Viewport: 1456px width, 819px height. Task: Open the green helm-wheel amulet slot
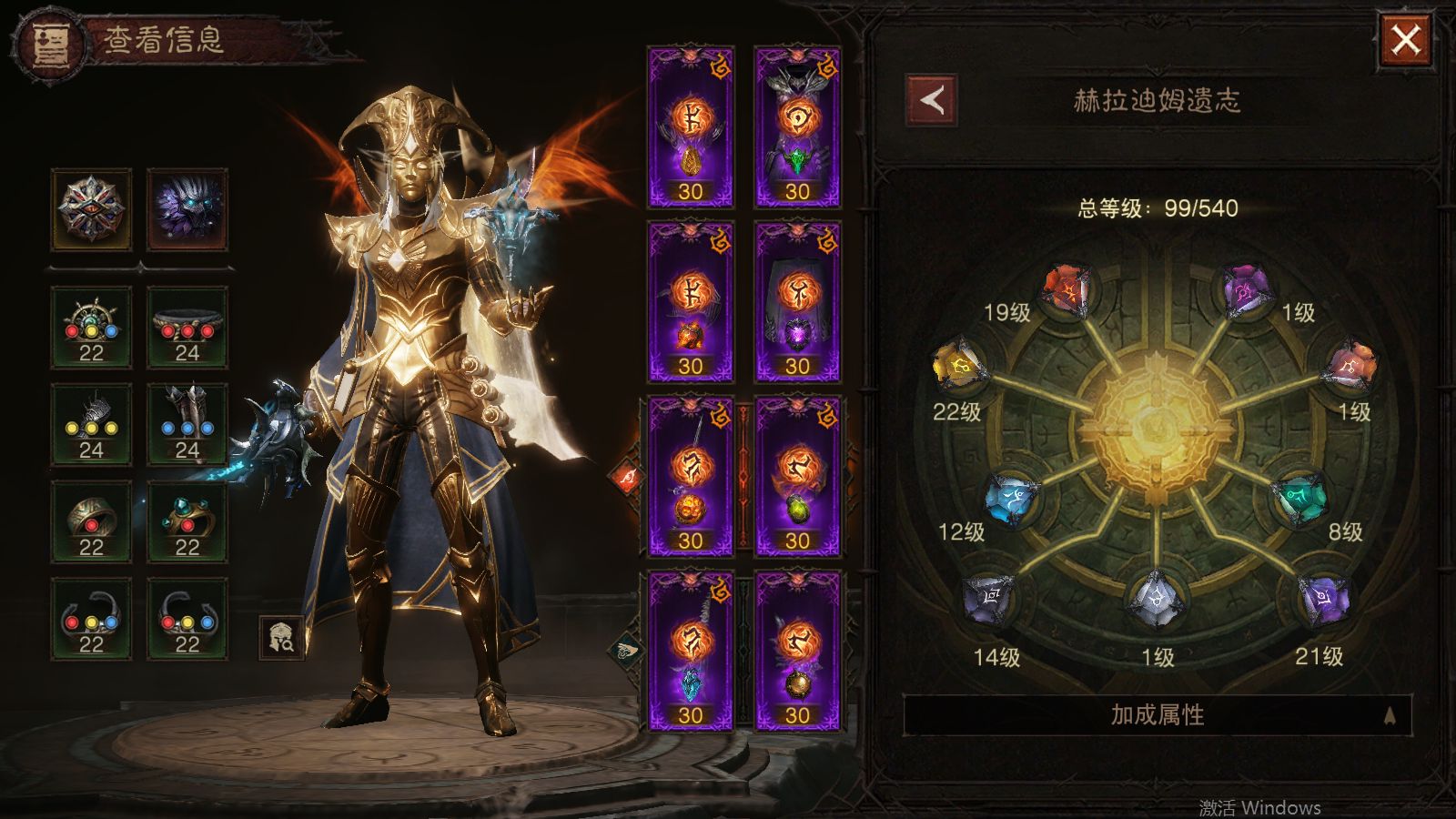coord(91,328)
